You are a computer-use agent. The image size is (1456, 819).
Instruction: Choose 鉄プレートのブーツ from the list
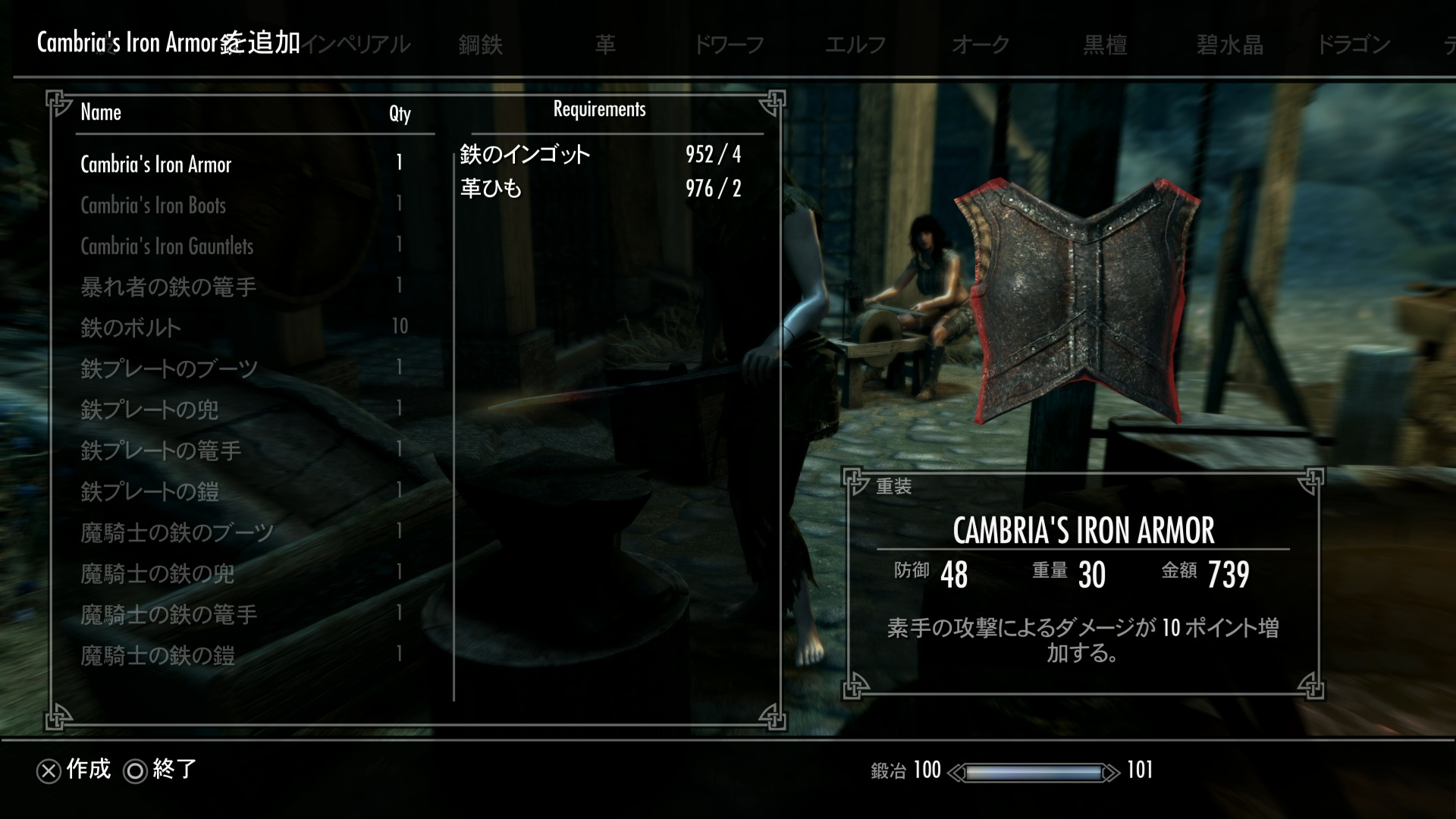[x=169, y=369]
